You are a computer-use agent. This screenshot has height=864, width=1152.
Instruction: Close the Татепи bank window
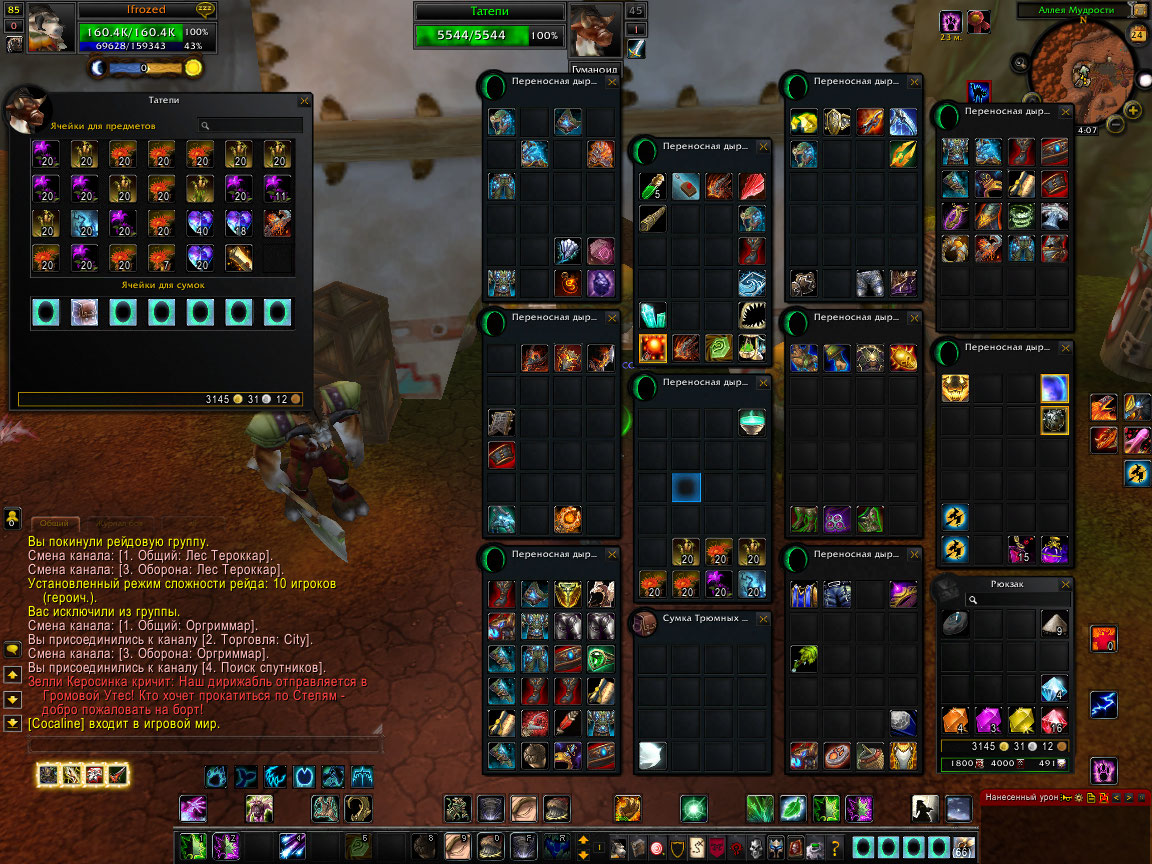(x=304, y=101)
